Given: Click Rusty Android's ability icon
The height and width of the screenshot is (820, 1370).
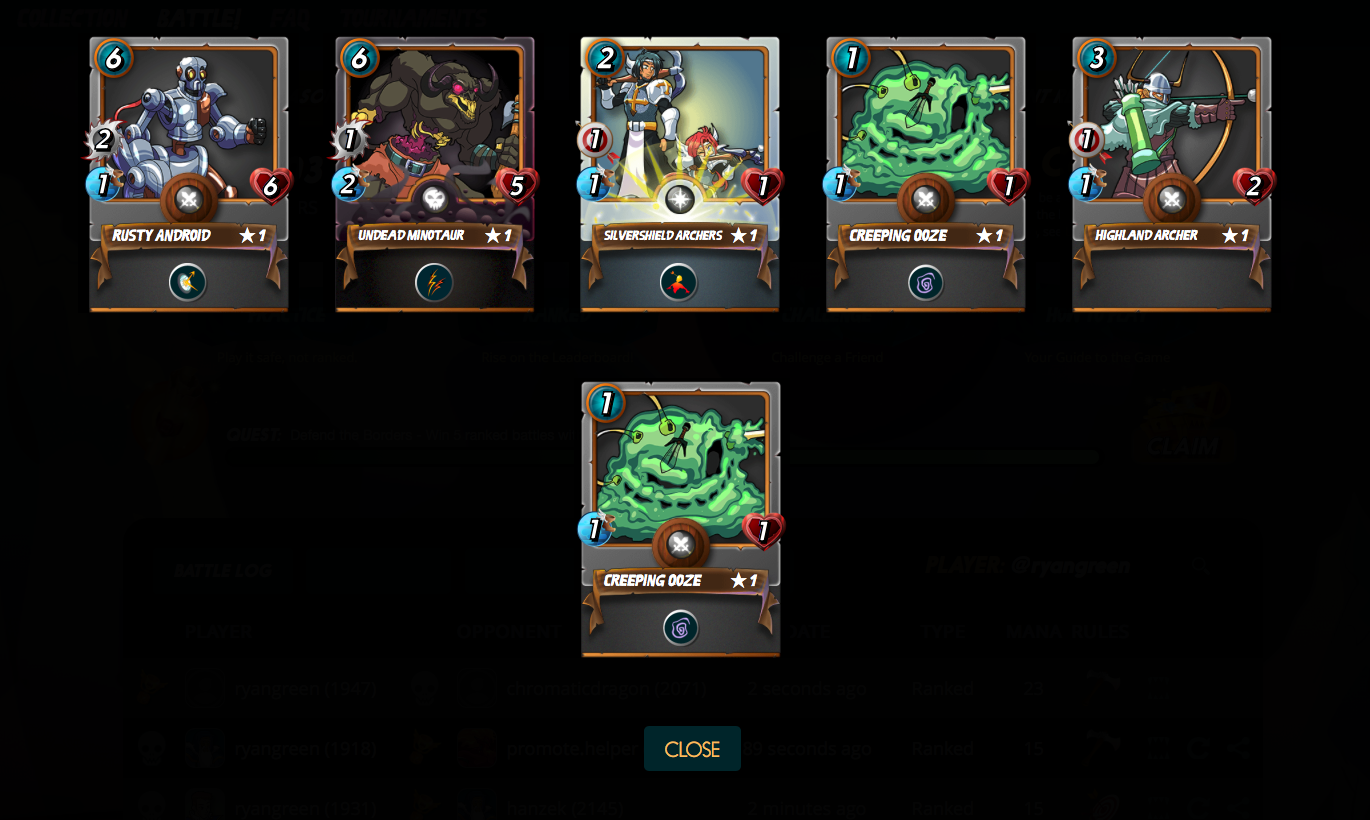Looking at the screenshot, I should click(x=188, y=282).
